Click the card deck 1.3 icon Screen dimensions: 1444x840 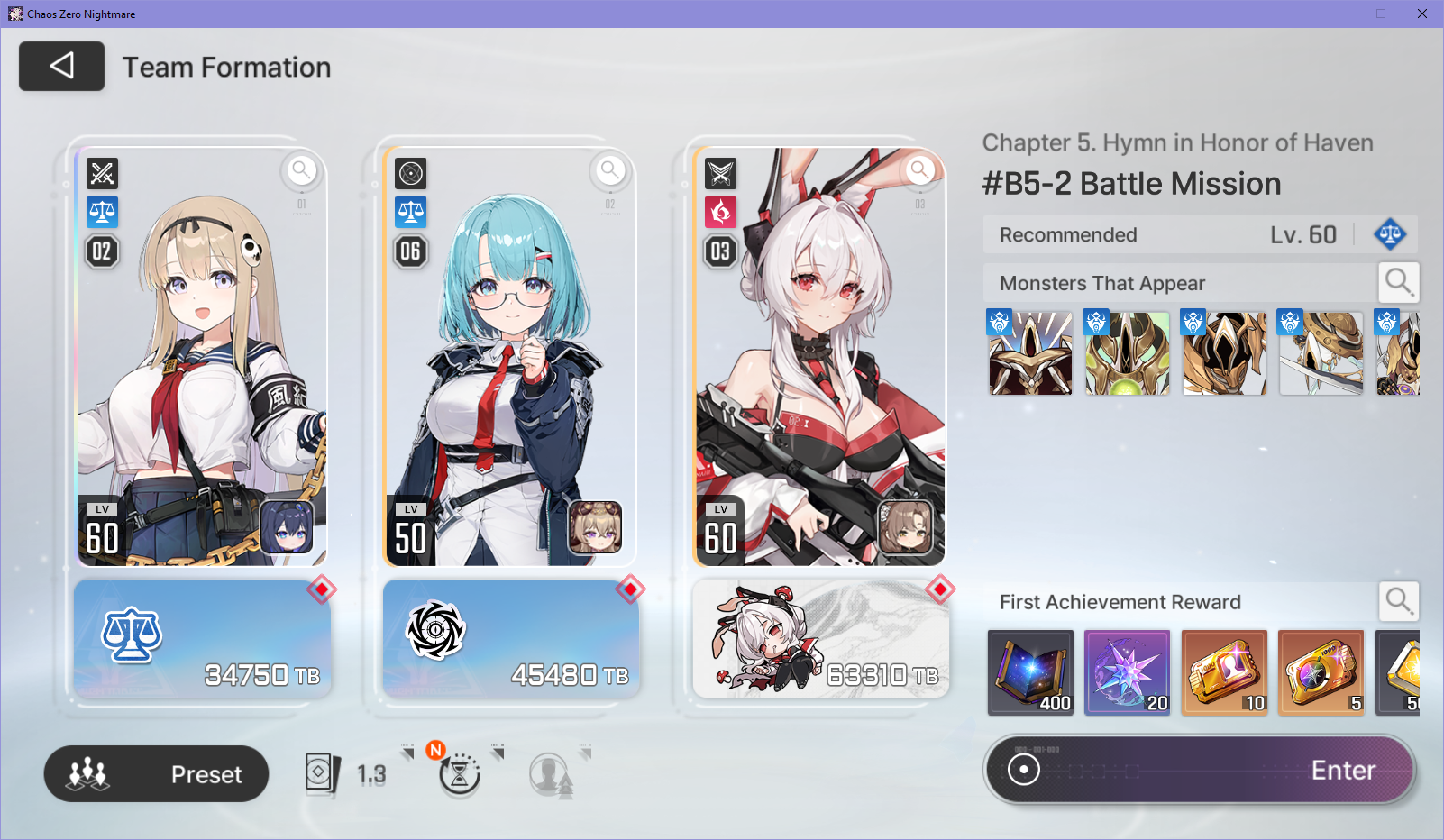tap(345, 773)
